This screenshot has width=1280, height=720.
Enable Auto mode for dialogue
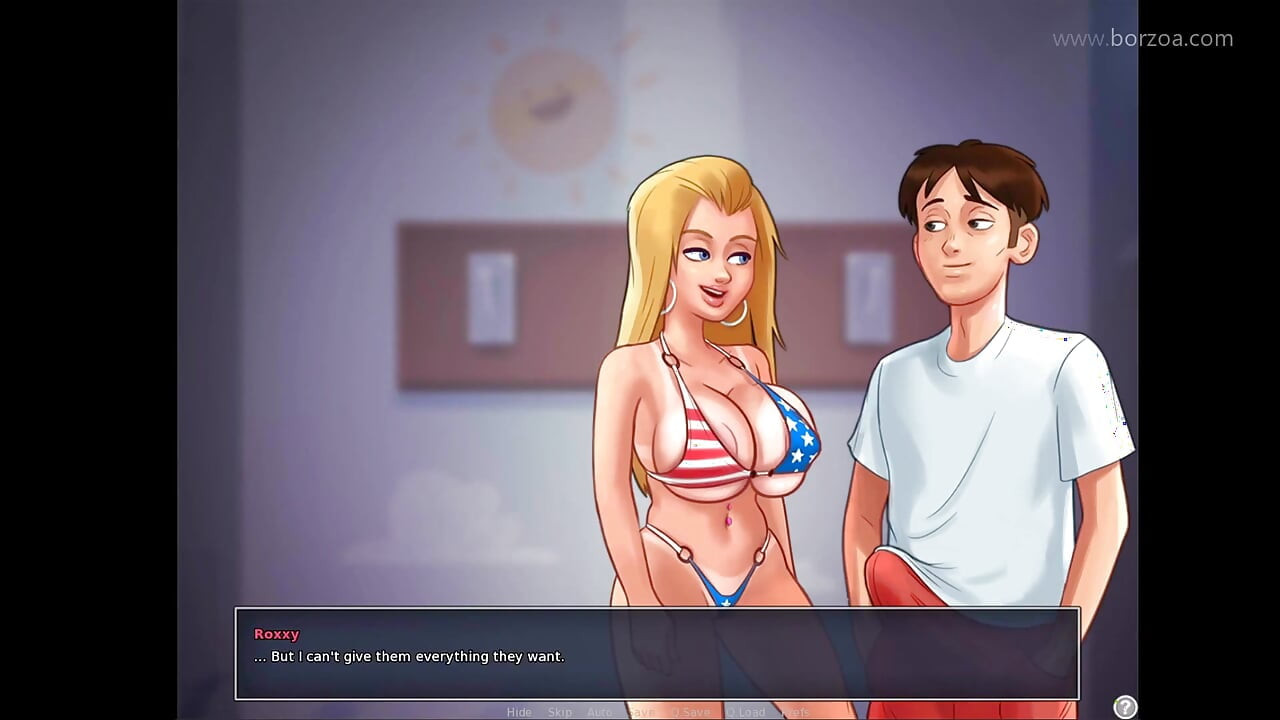pyautogui.click(x=600, y=712)
